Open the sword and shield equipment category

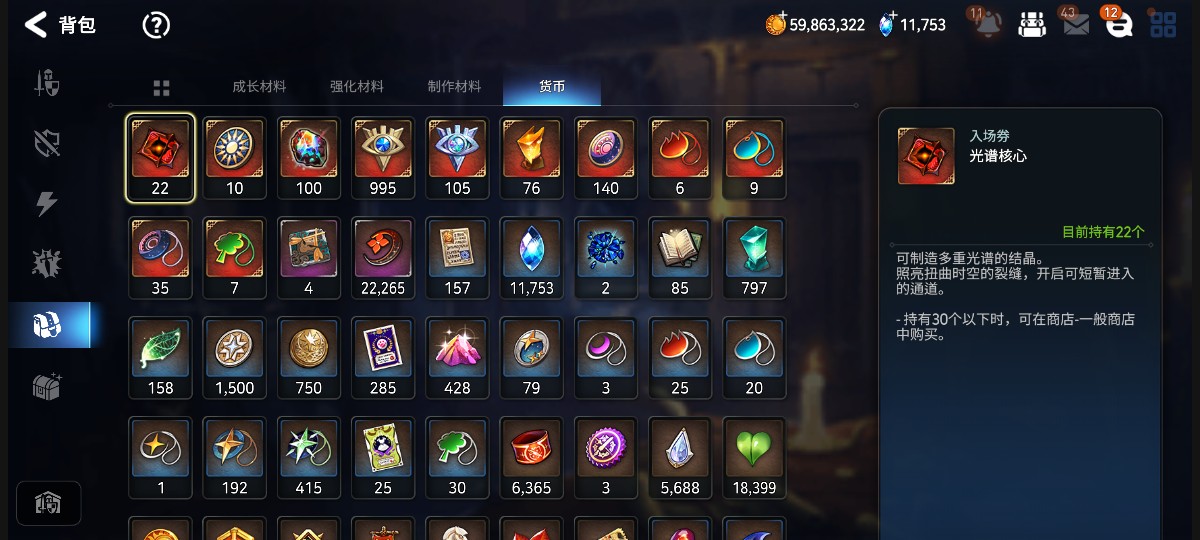48,83
